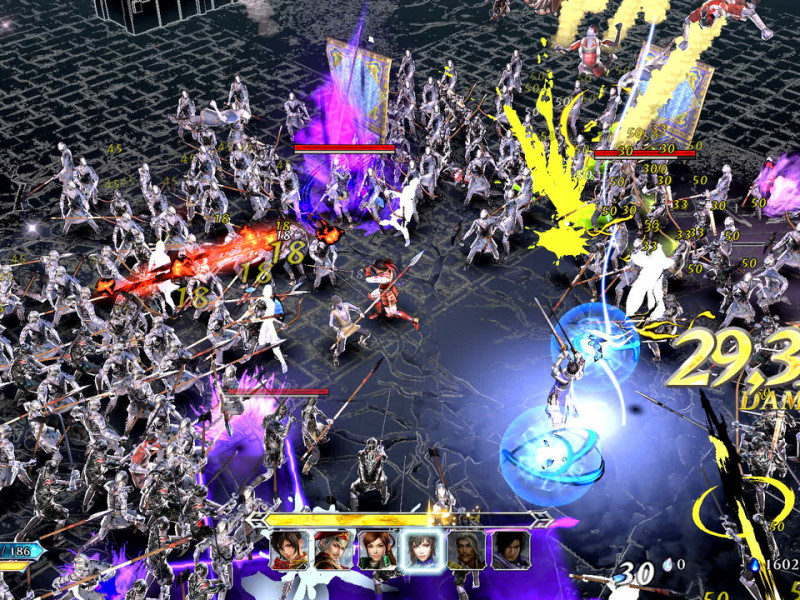The height and width of the screenshot is (600, 800).
Task: Choose the dark-haired man in purple portrait
Action: [510, 550]
